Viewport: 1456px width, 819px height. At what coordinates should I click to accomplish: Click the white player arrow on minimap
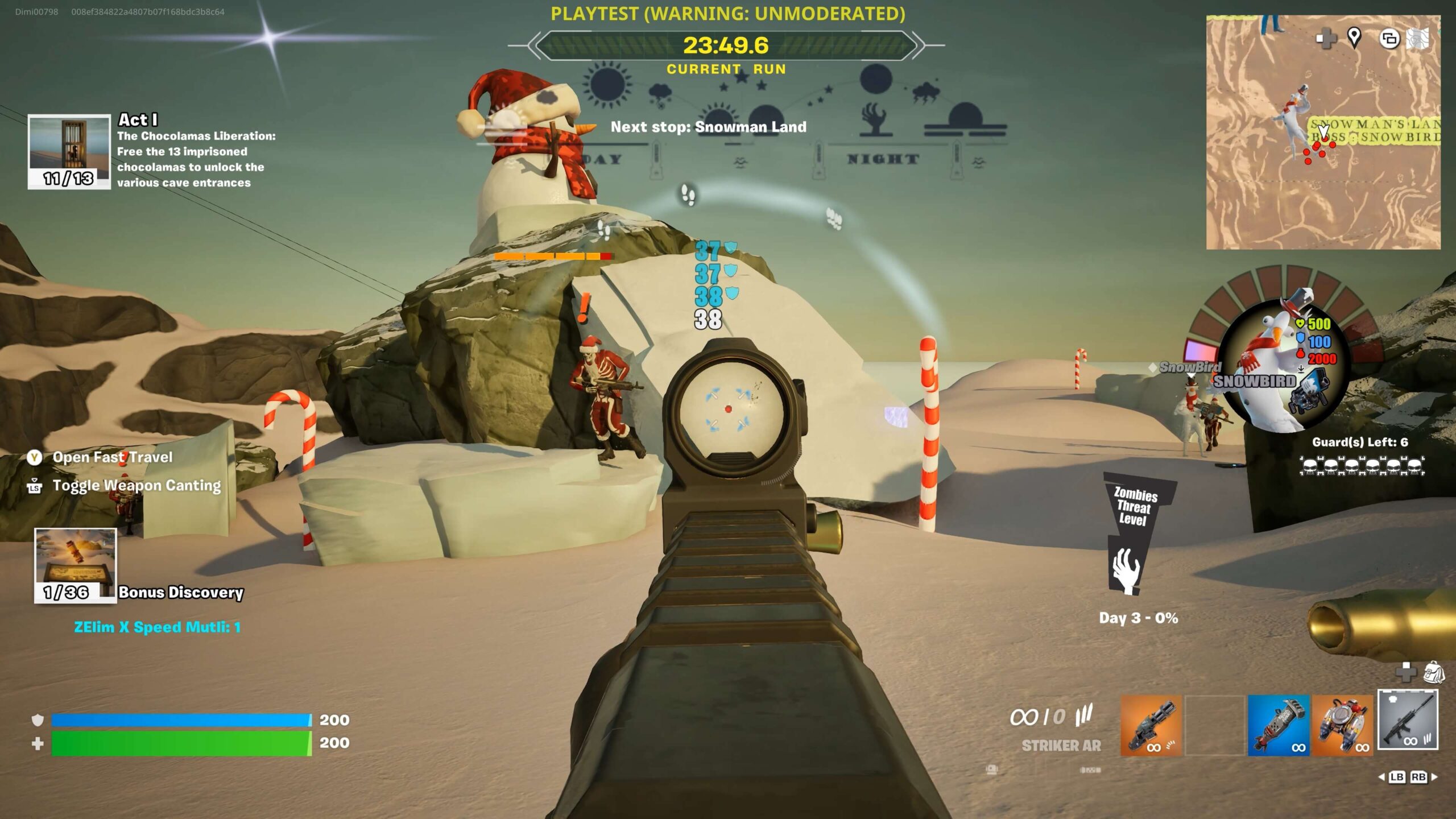[1323, 132]
